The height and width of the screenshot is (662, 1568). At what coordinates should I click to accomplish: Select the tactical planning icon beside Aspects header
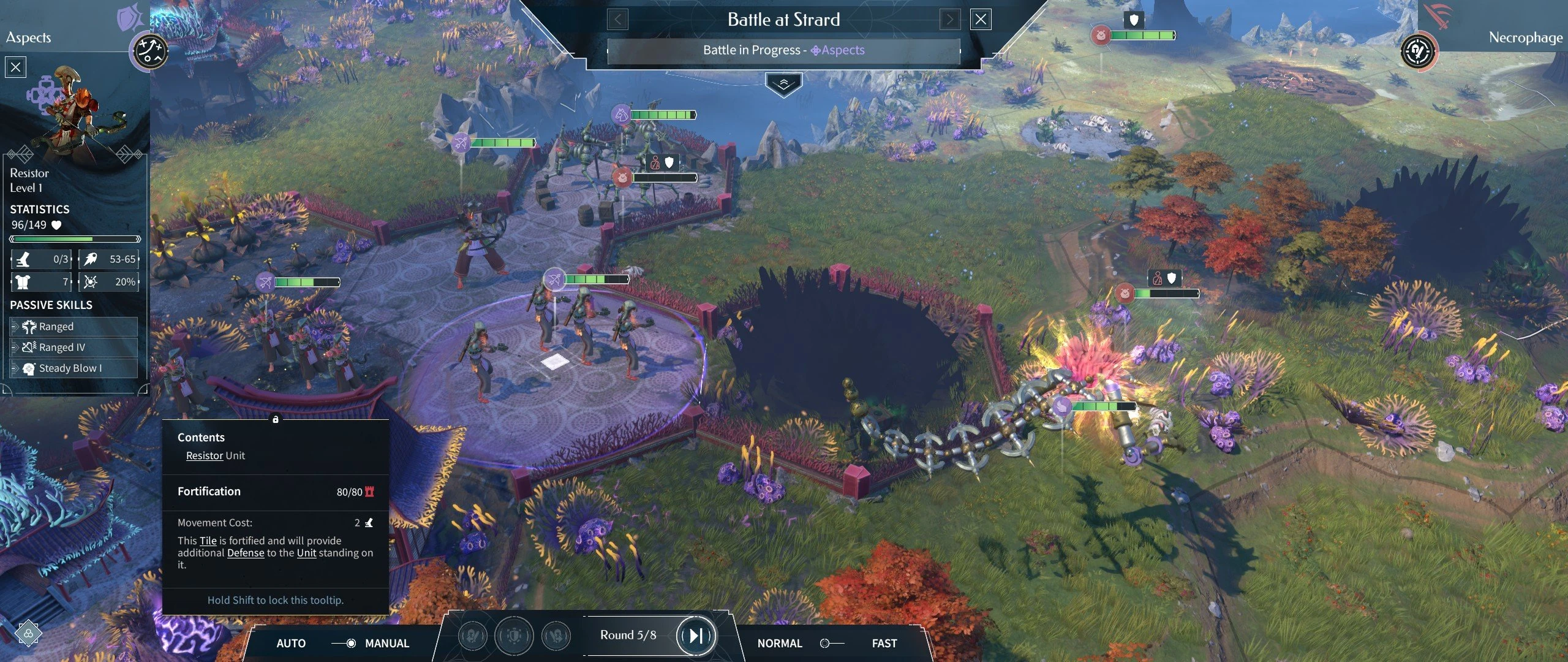[149, 52]
